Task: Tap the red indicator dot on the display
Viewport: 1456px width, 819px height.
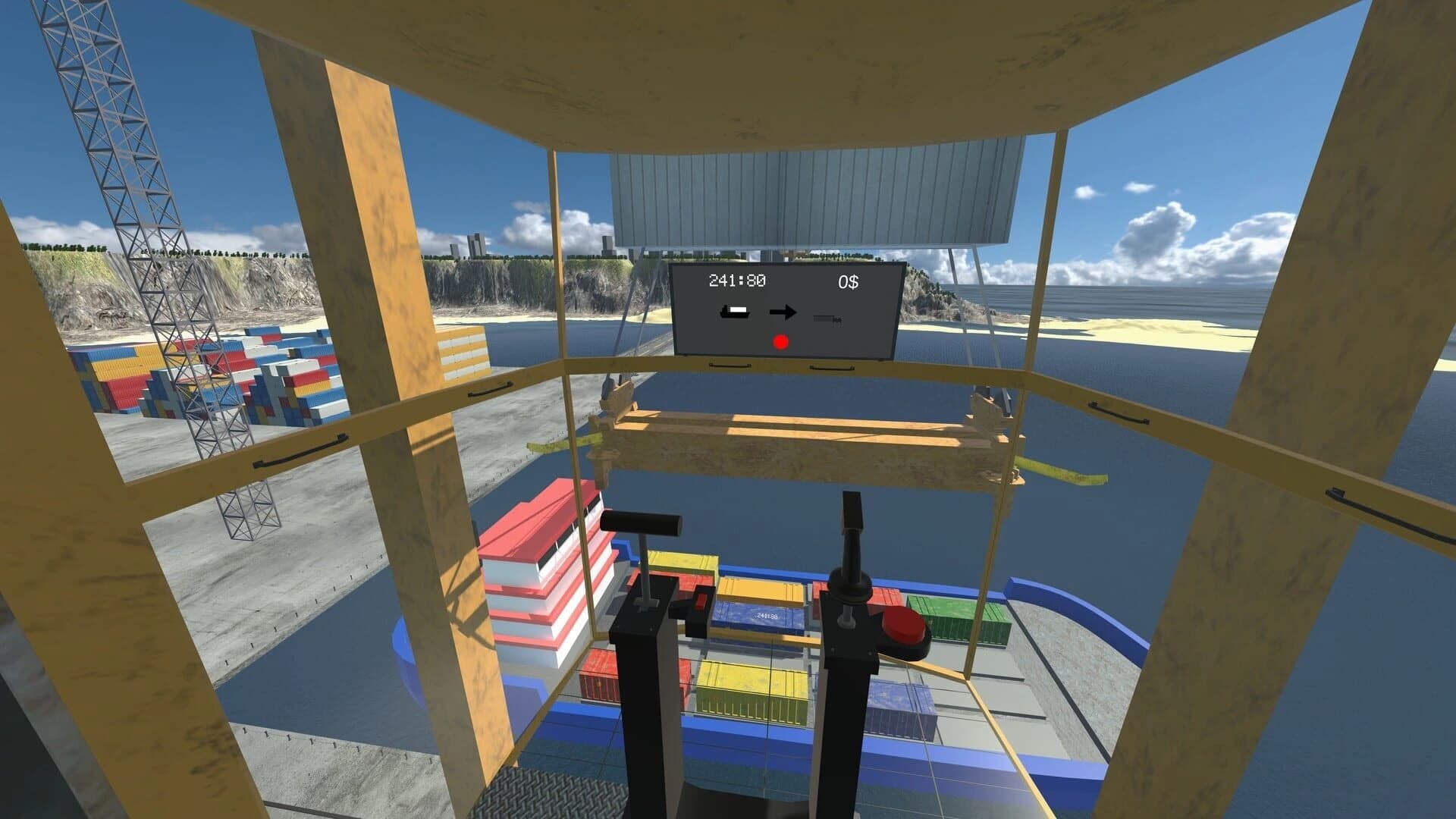Action: [780, 344]
